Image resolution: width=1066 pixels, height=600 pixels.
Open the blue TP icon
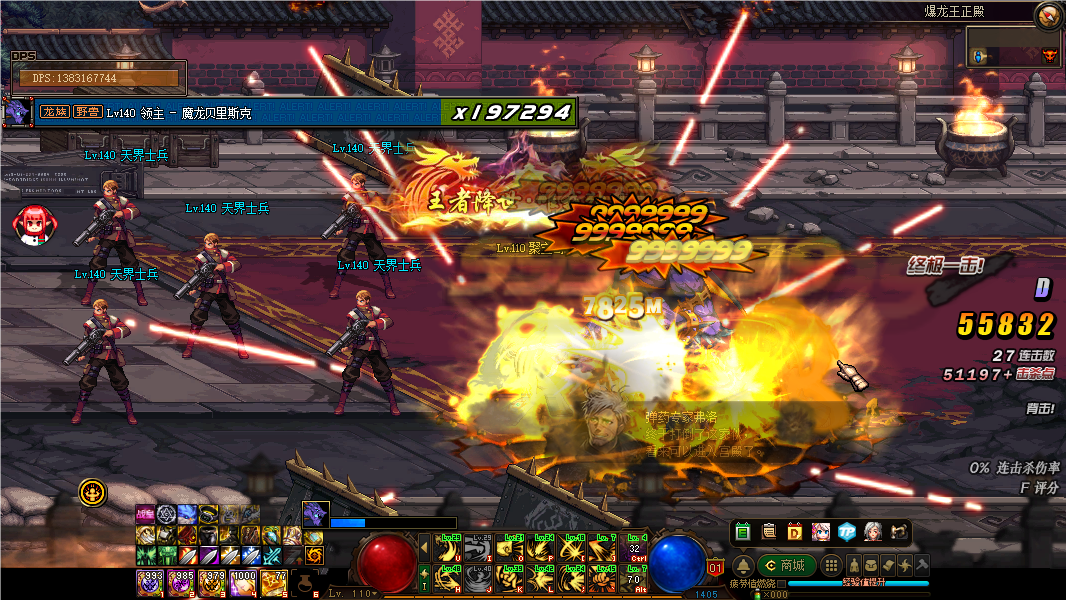point(847,532)
